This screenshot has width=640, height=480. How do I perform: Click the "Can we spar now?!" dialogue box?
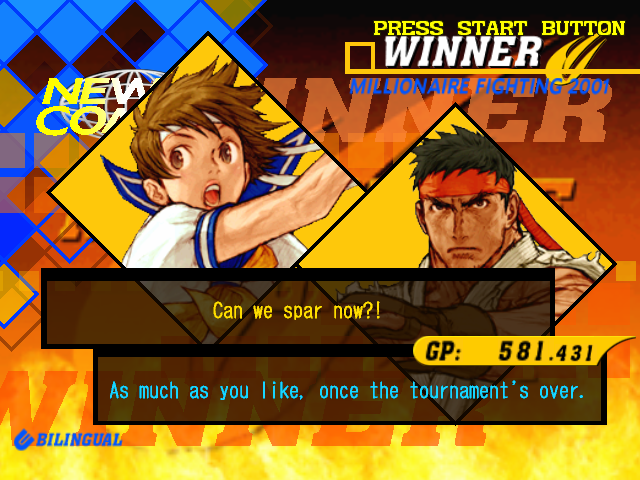[297, 309]
